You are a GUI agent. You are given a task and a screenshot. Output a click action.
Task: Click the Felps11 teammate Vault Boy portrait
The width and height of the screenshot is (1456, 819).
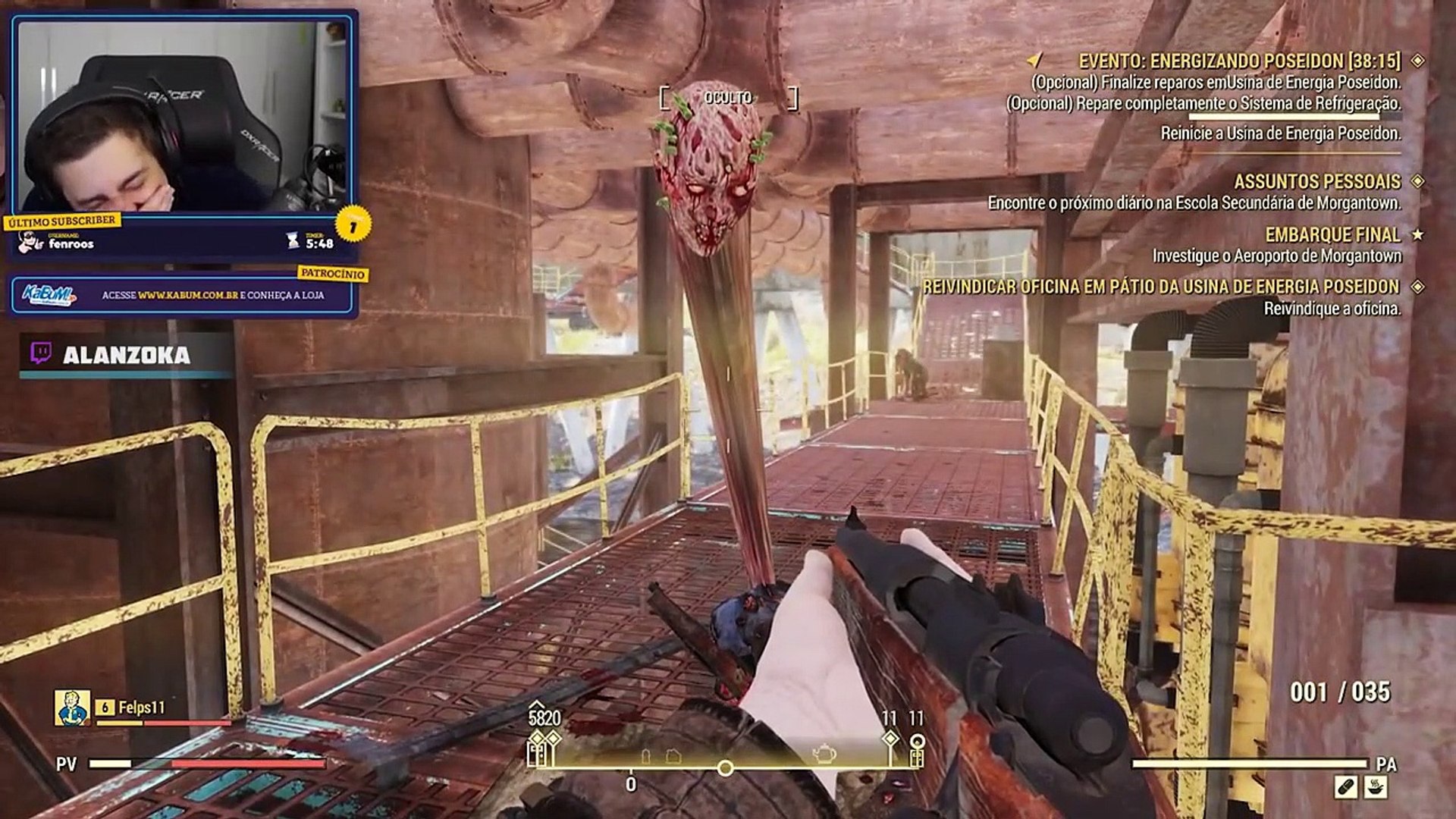[x=72, y=708]
